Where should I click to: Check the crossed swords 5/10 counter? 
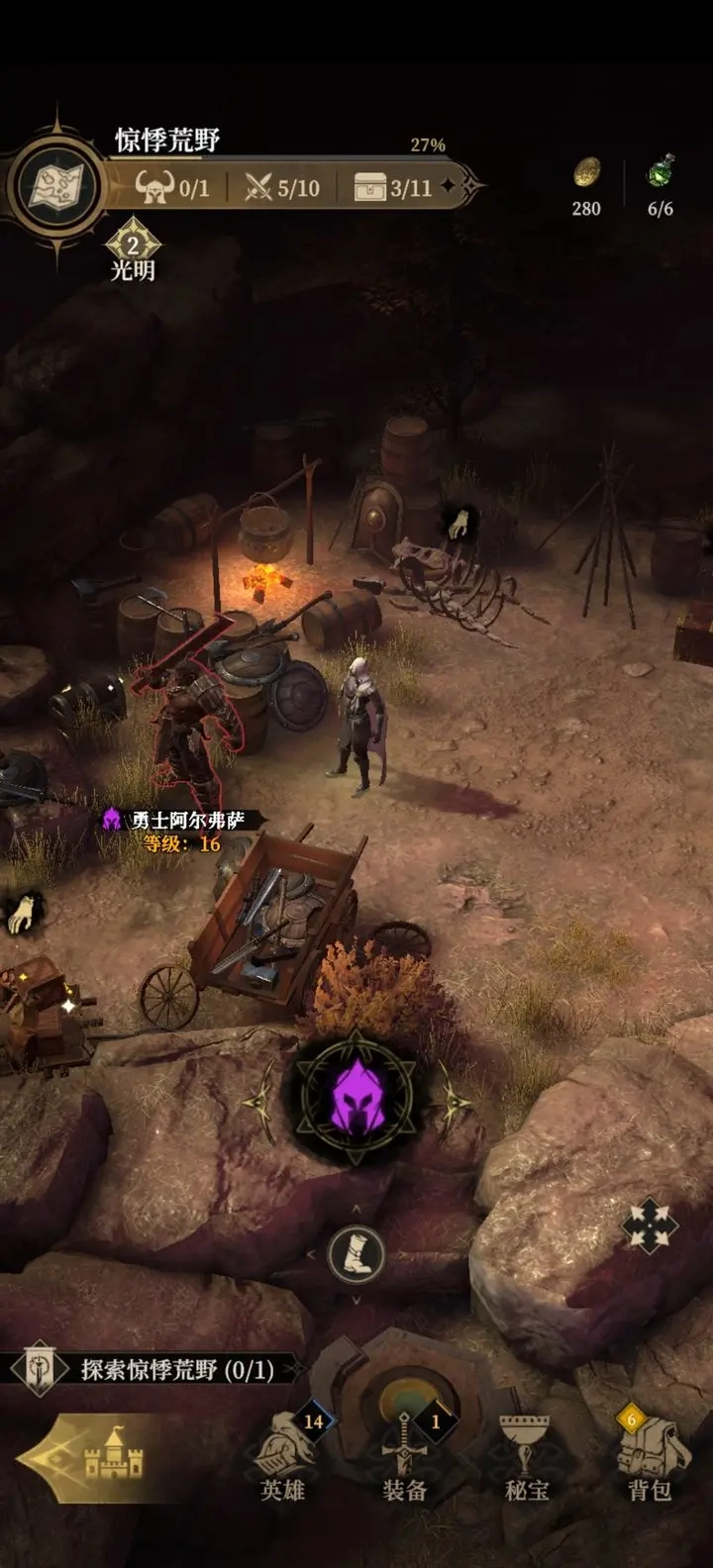283,187
